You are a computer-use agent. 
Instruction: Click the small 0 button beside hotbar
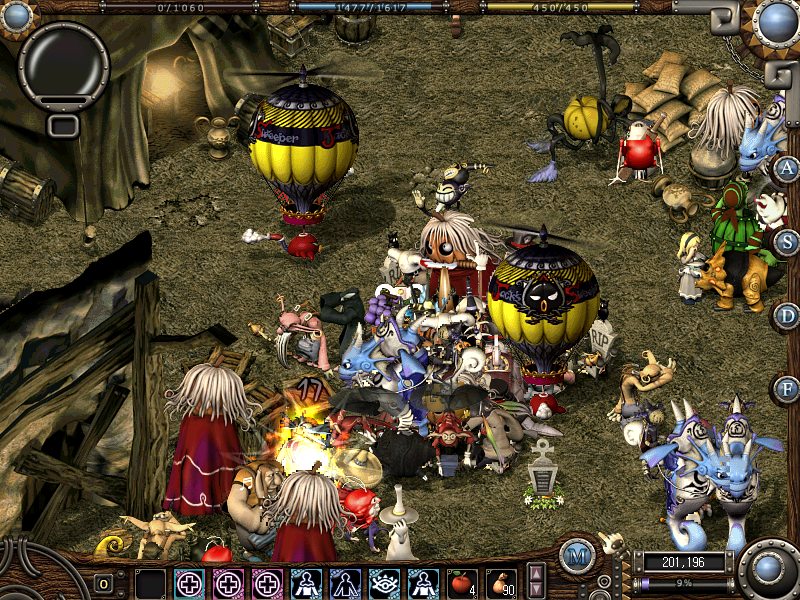(103, 583)
